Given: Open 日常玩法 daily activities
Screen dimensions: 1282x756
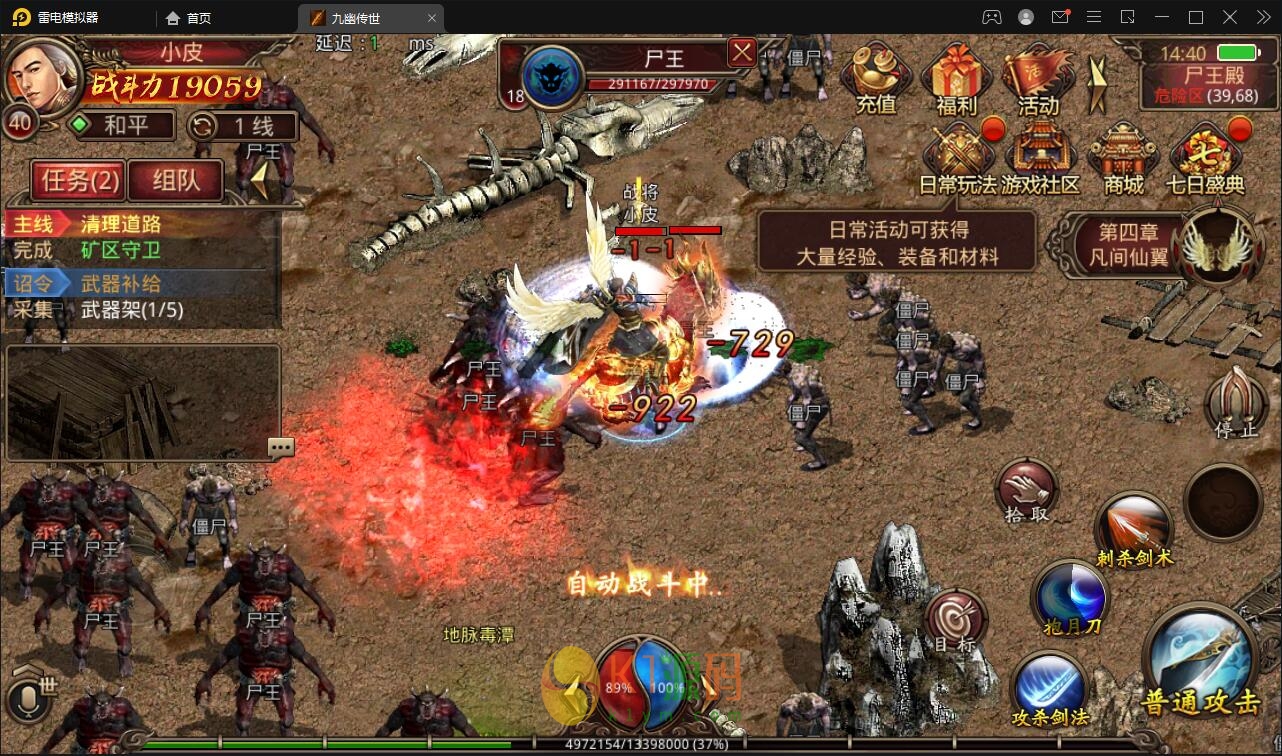Looking at the screenshot, I should [957, 158].
